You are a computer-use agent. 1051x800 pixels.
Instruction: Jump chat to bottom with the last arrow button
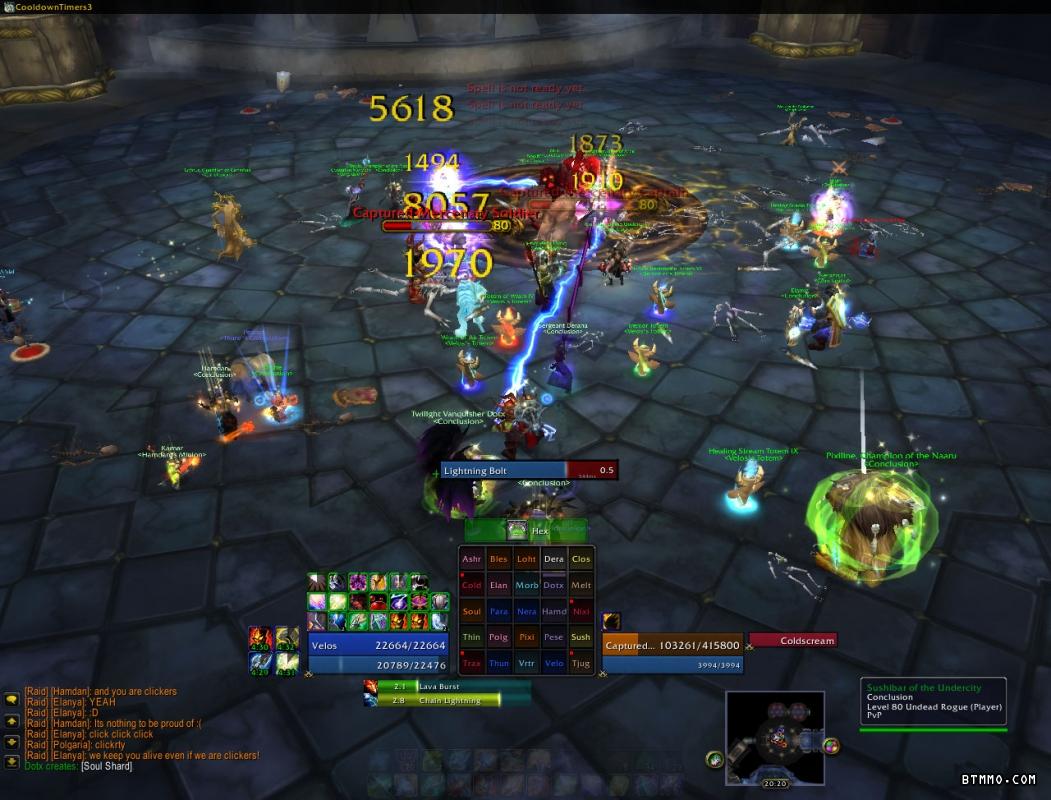pyautogui.click(x=12, y=762)
